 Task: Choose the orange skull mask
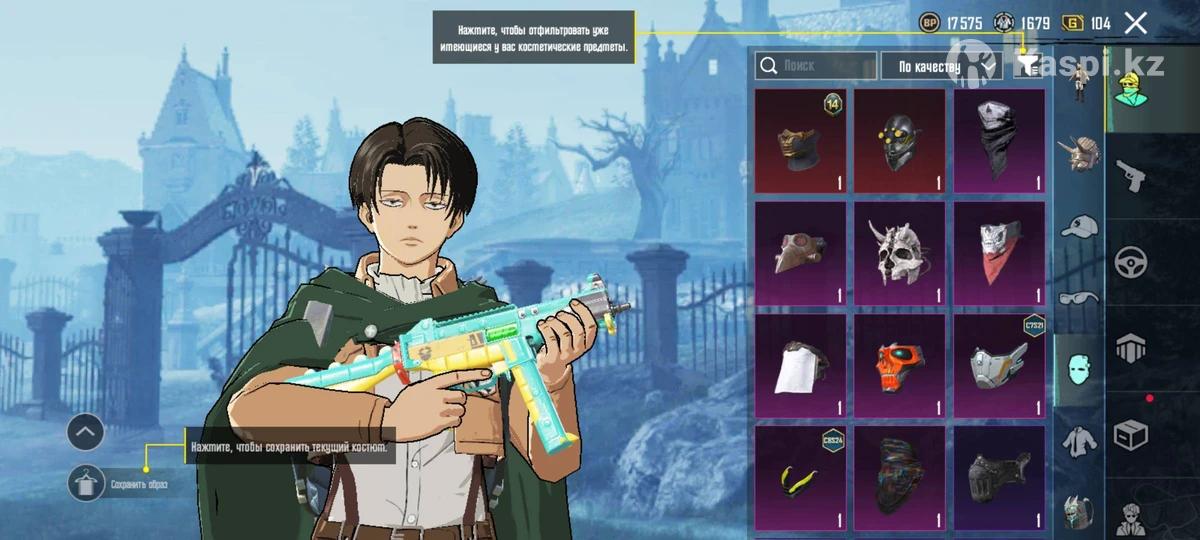(x=899, y=366)
